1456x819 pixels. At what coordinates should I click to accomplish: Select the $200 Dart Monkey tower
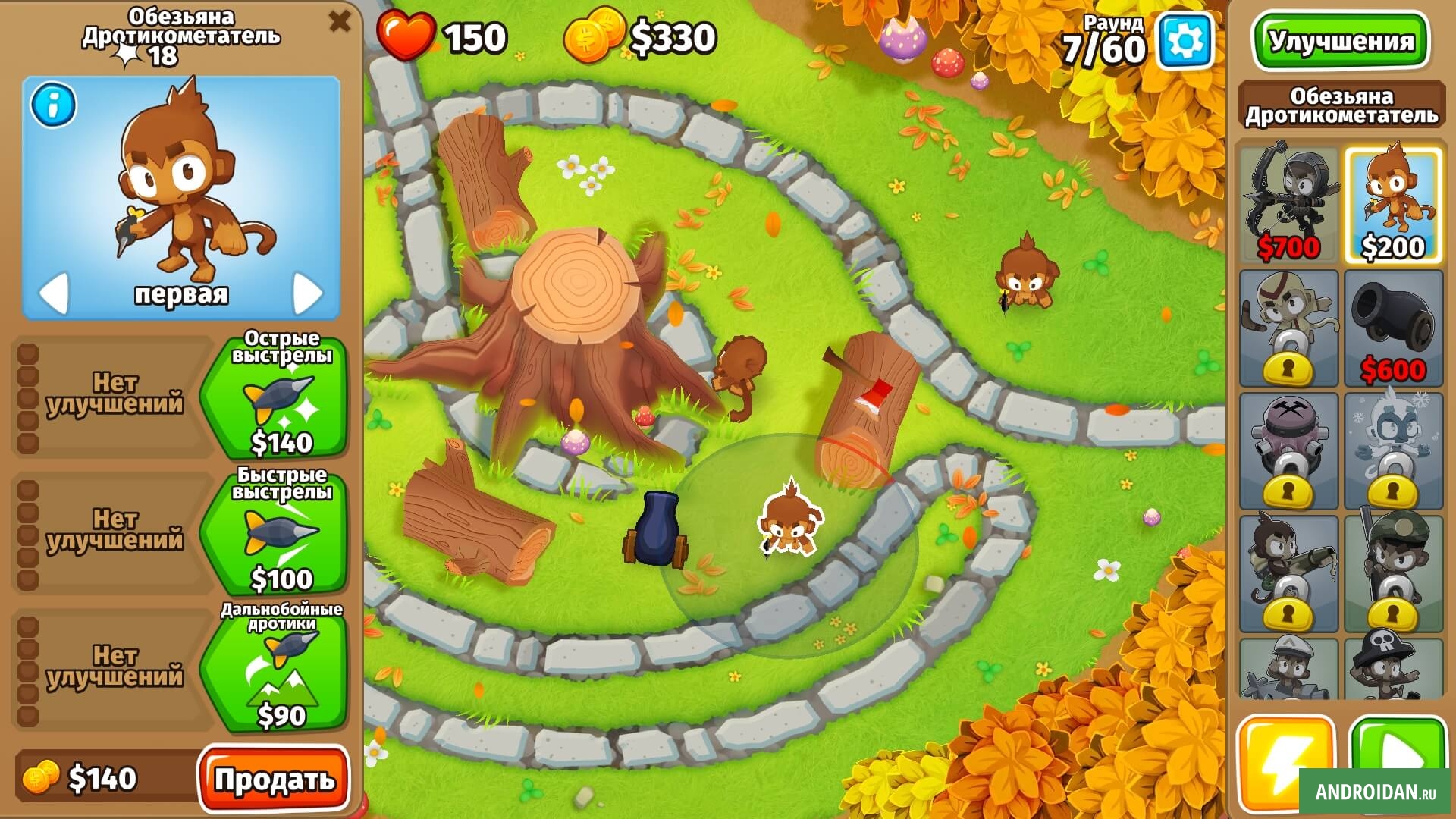coord(1393,205)
